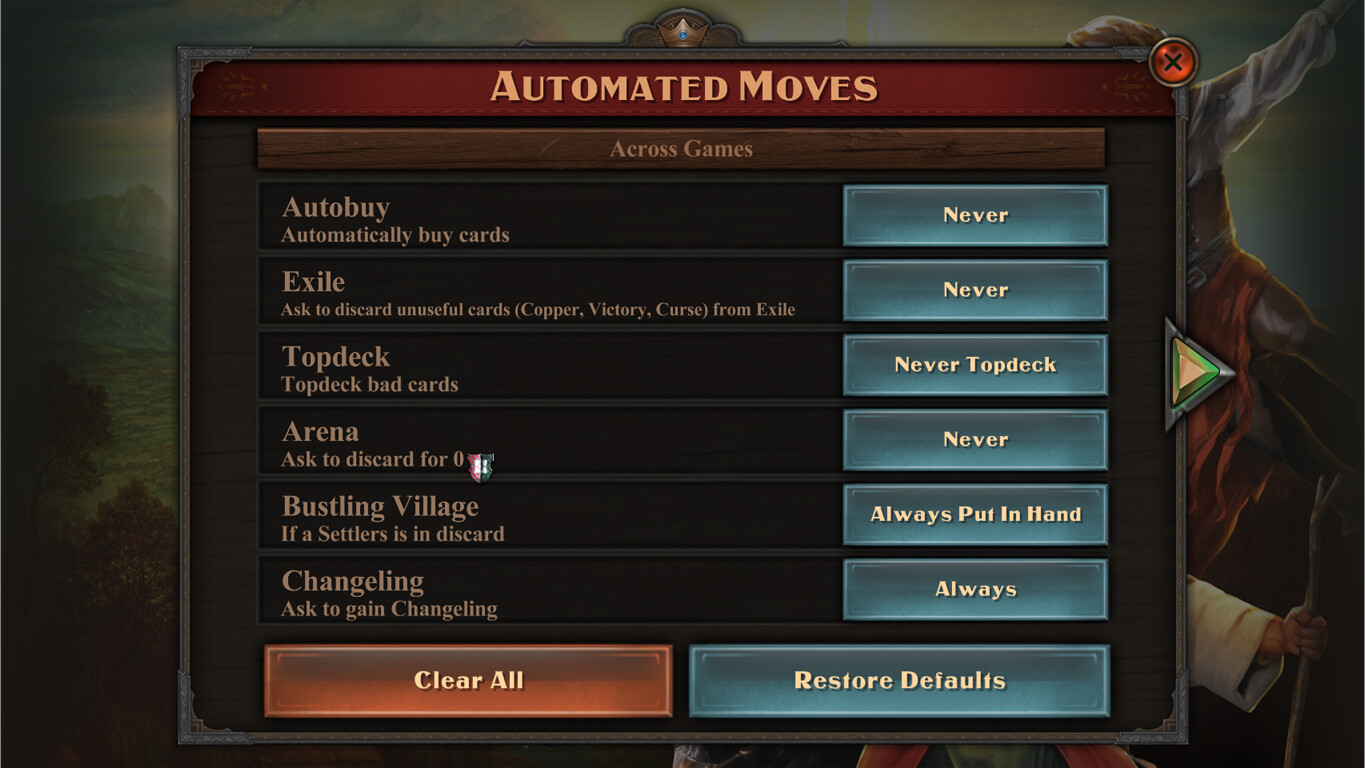Screen dimensions: 1365x768
Task: Click the Bustling Village row label
Action: [377, 507]
